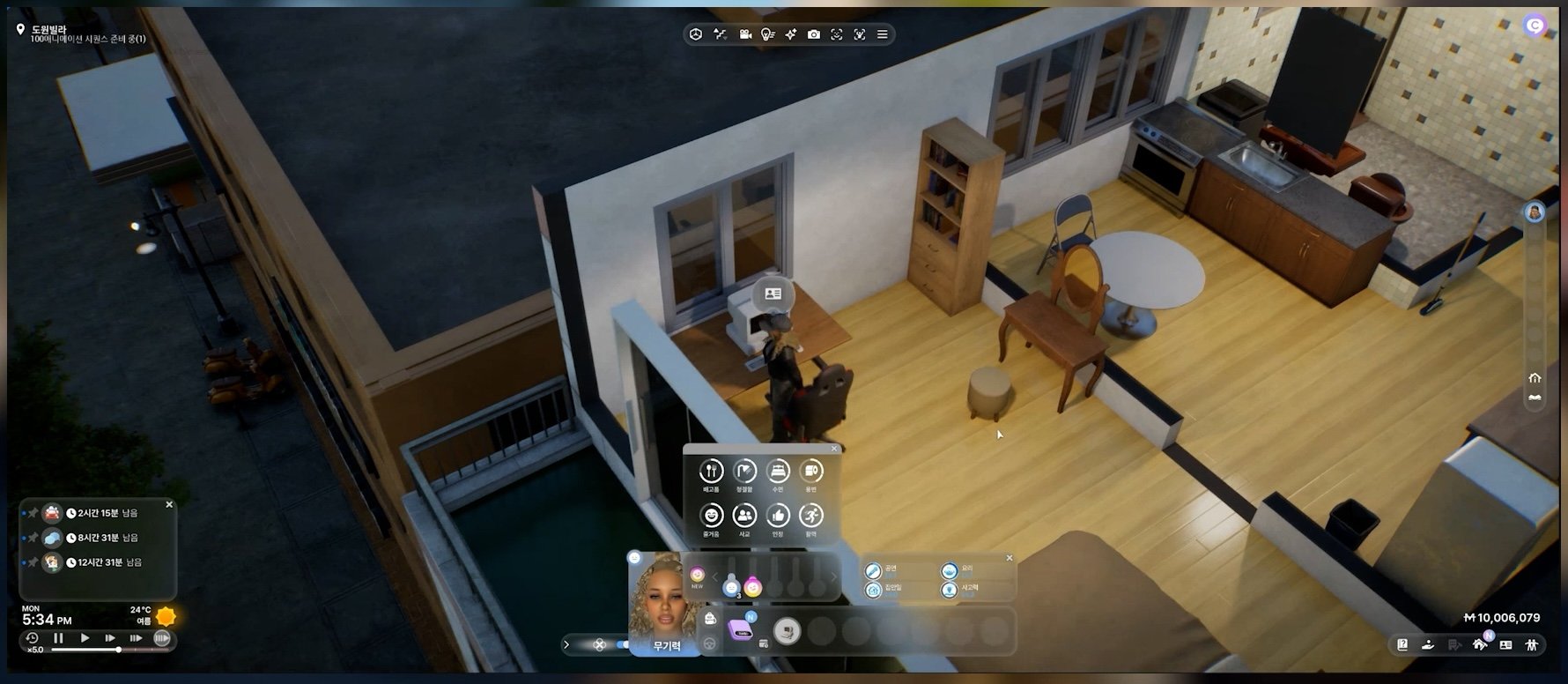Image resolution: width=1568 pixels, height=684 pixels.
Task: Open the top toolbar hamburger menu
Action: pyautogui.click(x=882, y=34)
